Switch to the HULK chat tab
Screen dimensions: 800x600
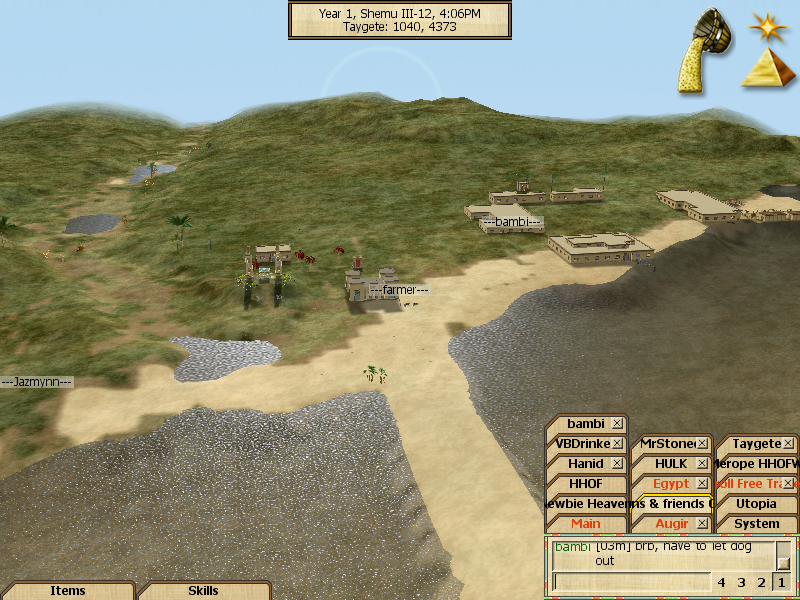(x=670, y=464)
